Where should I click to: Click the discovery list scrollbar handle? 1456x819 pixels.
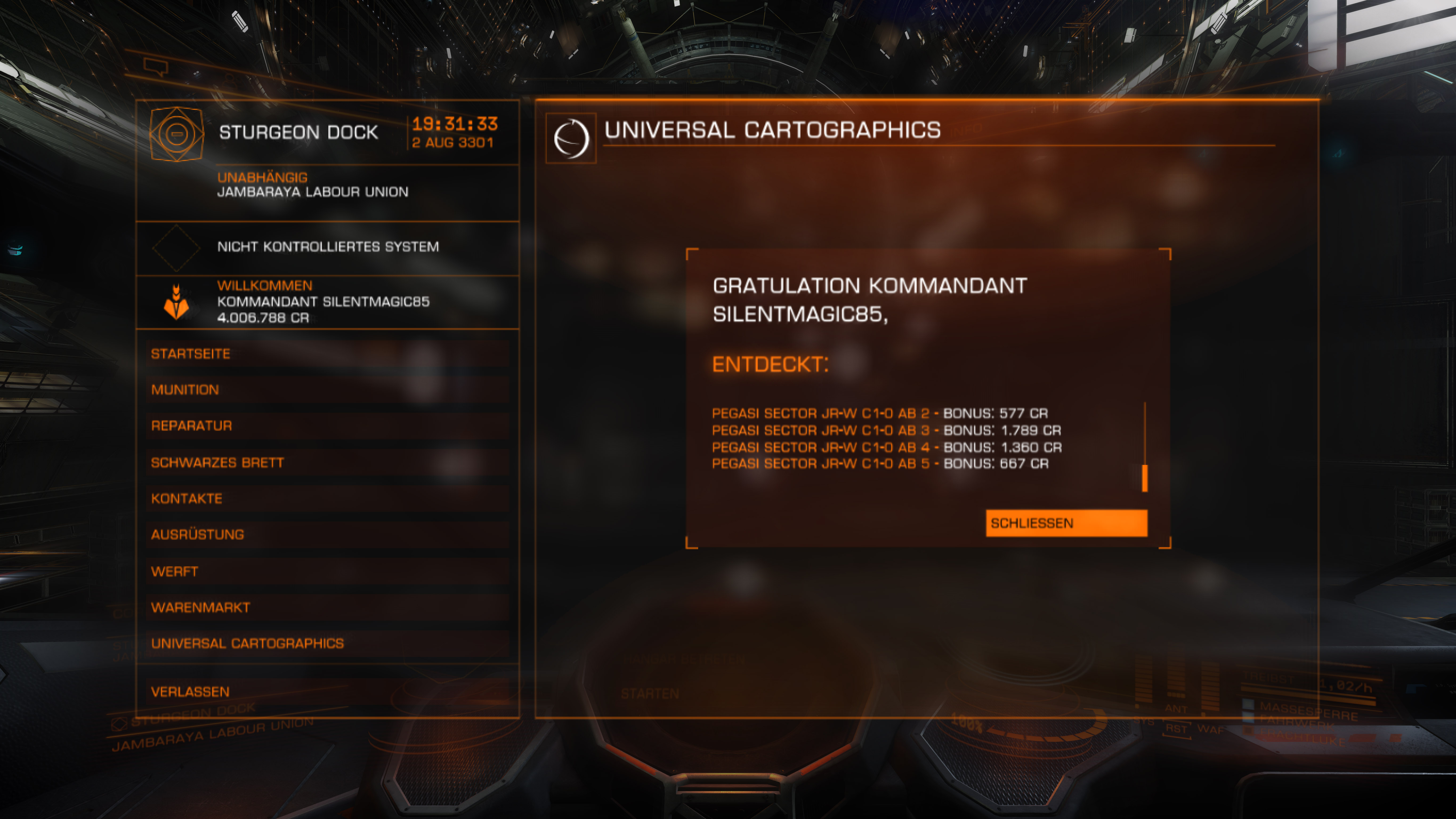tap(1144, 478)
